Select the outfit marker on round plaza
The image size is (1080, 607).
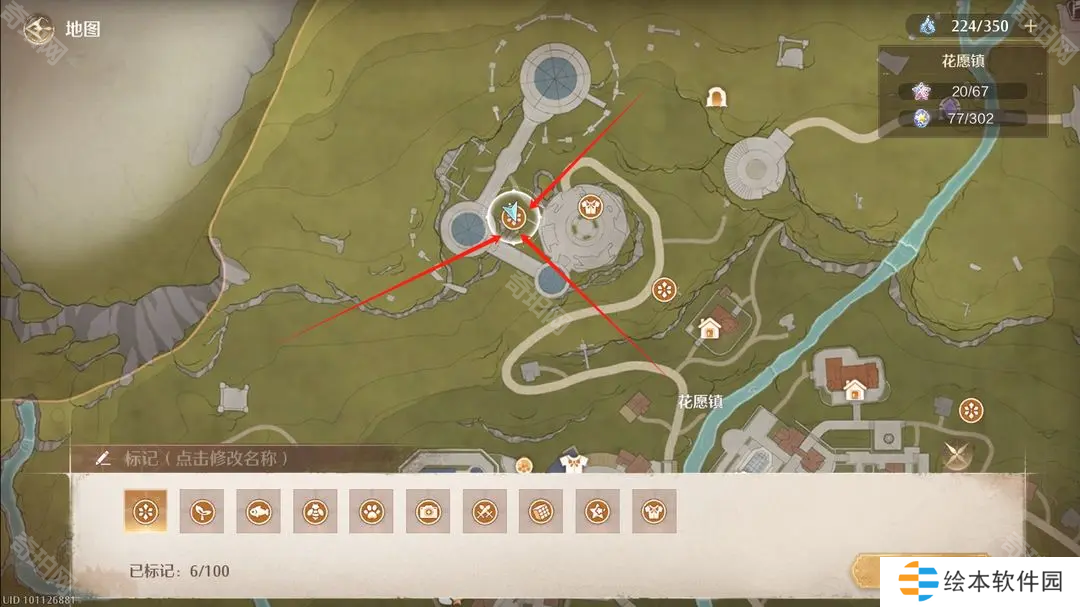(590, 207)
